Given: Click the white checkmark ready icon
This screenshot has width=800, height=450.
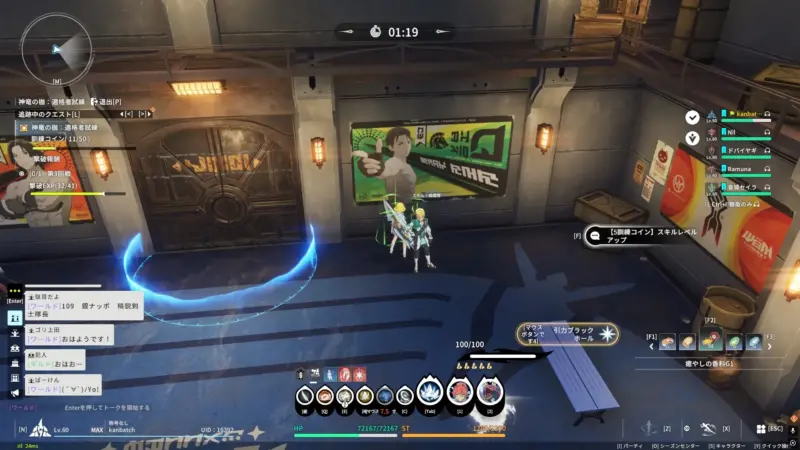Looking at the screenshot, I should pyautogui.click(x=692, y=116).
